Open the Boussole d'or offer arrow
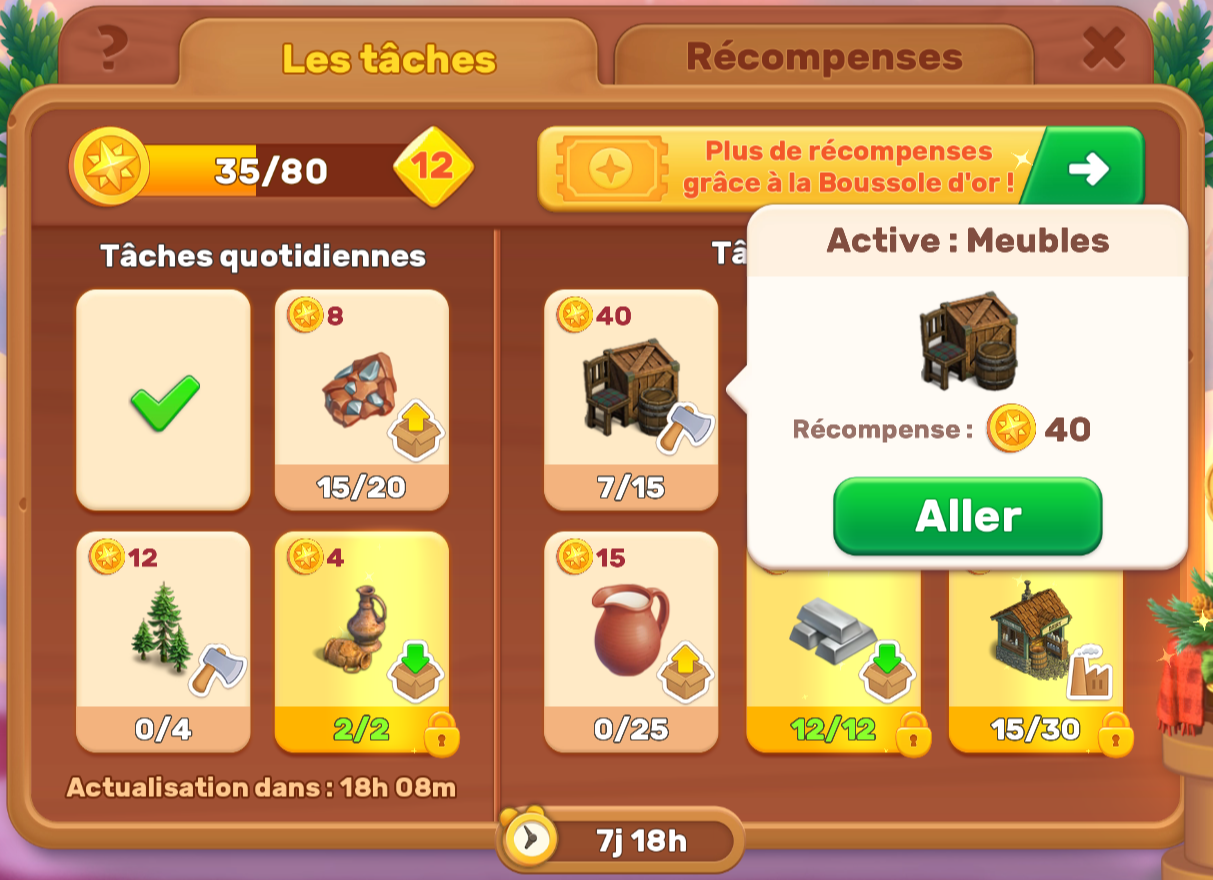 1087,169
